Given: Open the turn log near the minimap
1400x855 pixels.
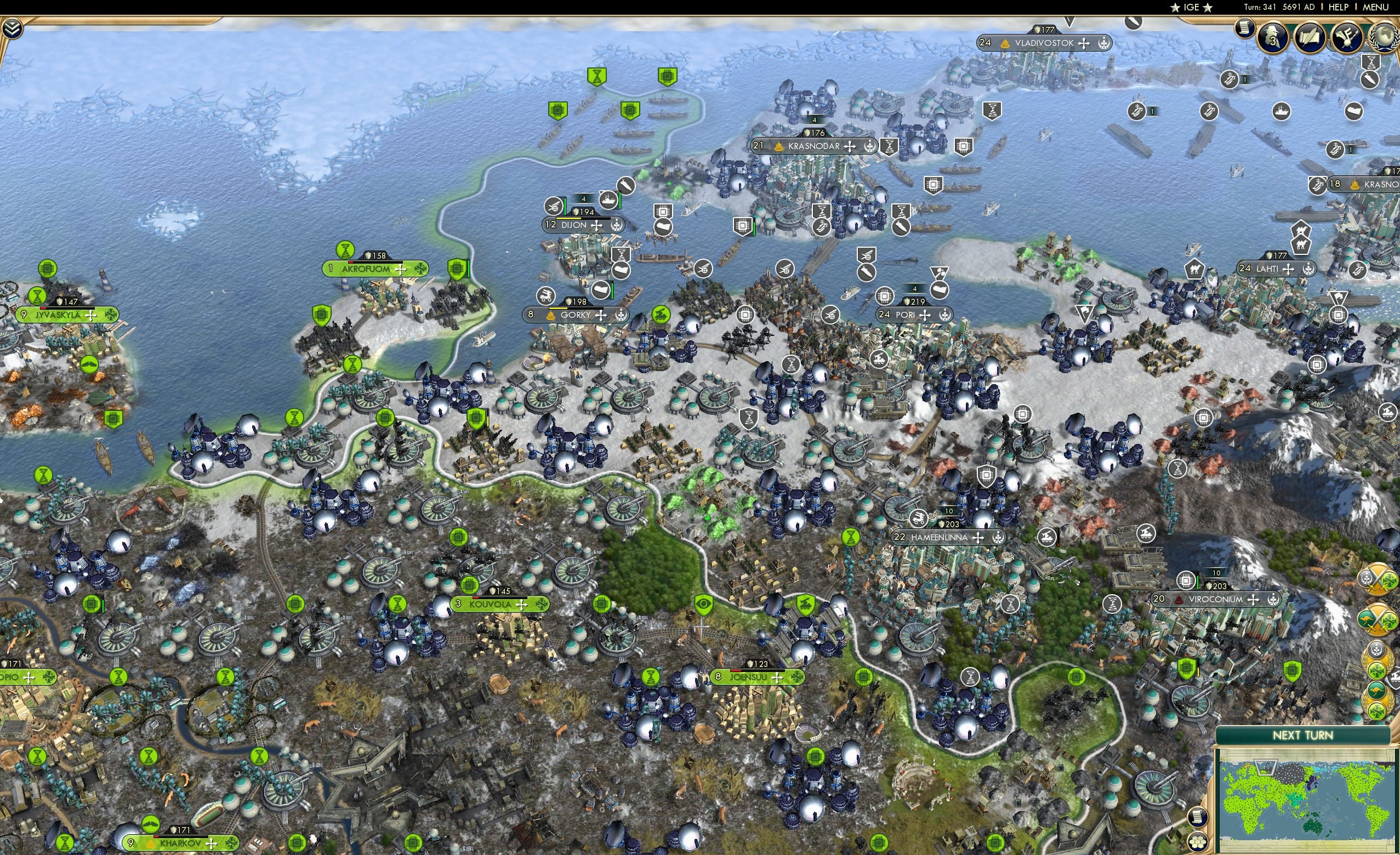Looking at the screenshot, I should coord(1198,818).
